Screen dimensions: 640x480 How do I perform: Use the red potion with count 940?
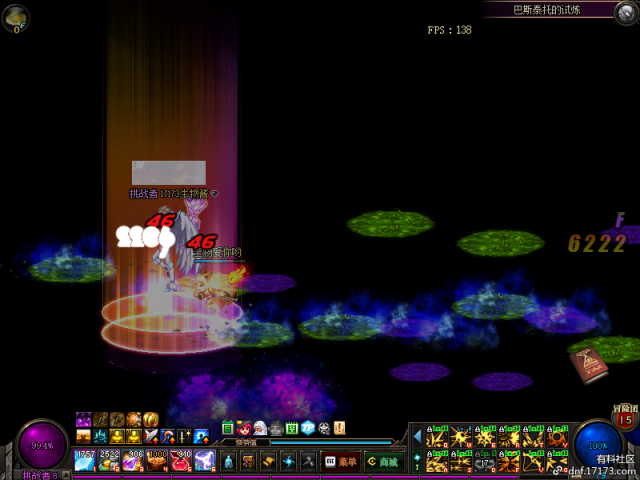[x=180, y=460]
